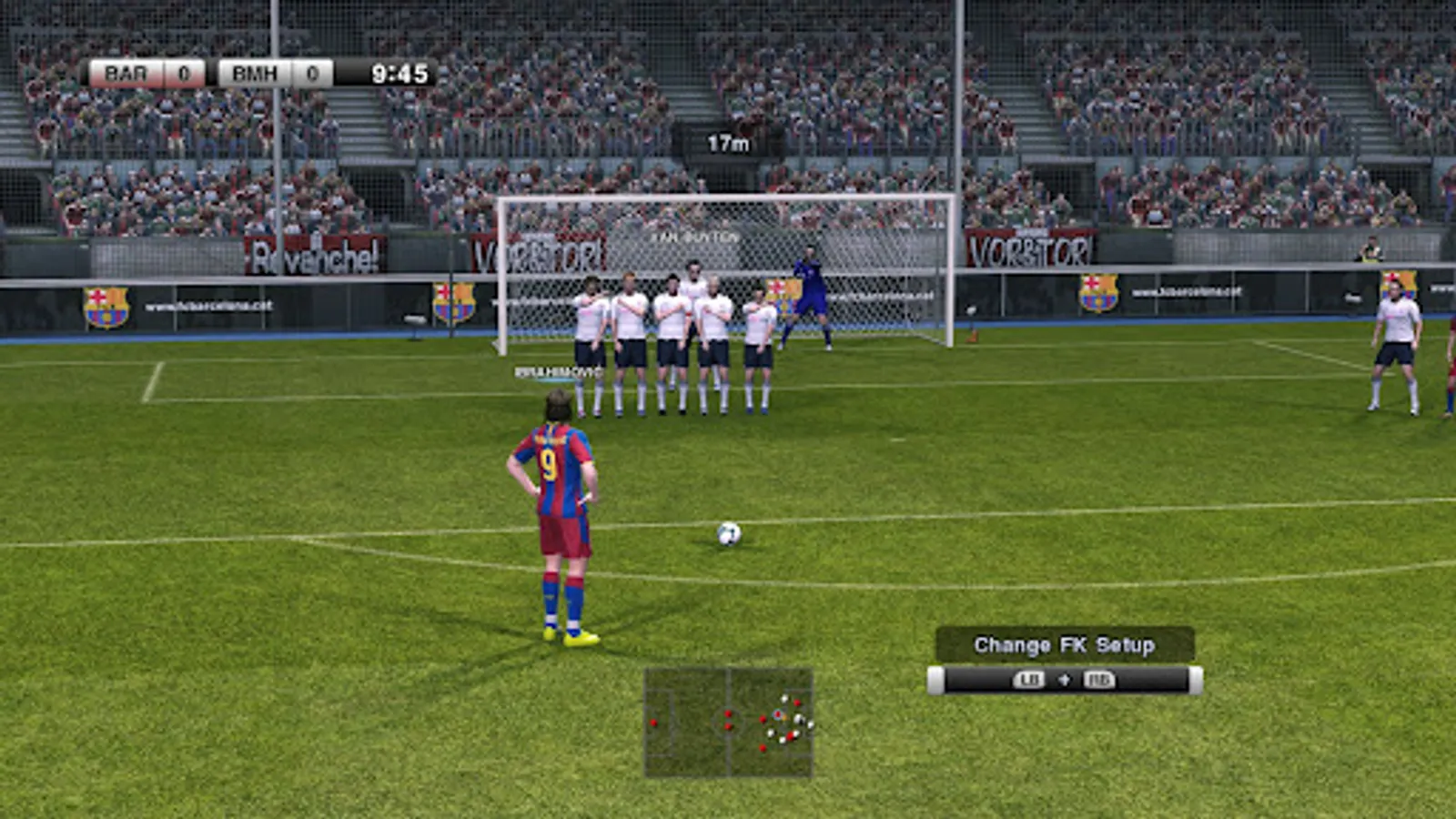Click the left end of the LB-RB slider bar
The height and width of the screenshot is (819, 1456).
[x=935, y=680]
